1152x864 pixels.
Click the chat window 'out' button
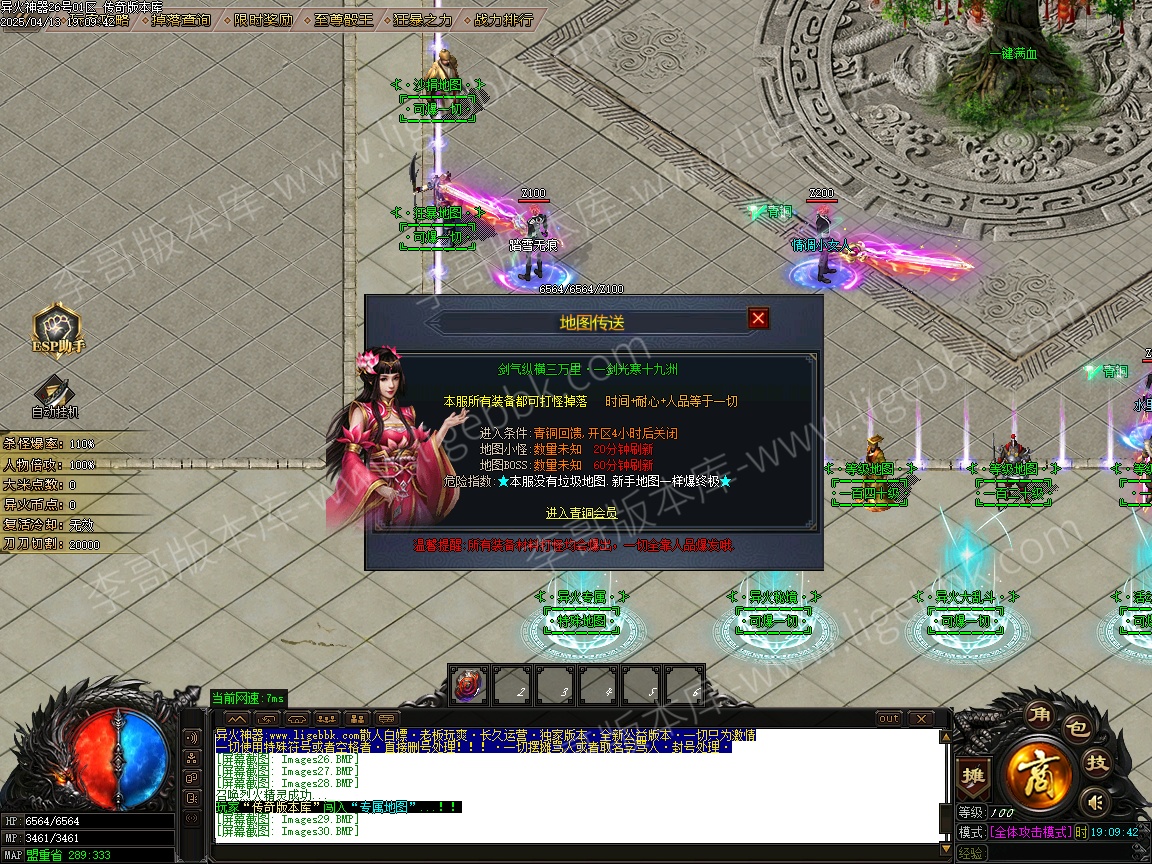[888, 719]
